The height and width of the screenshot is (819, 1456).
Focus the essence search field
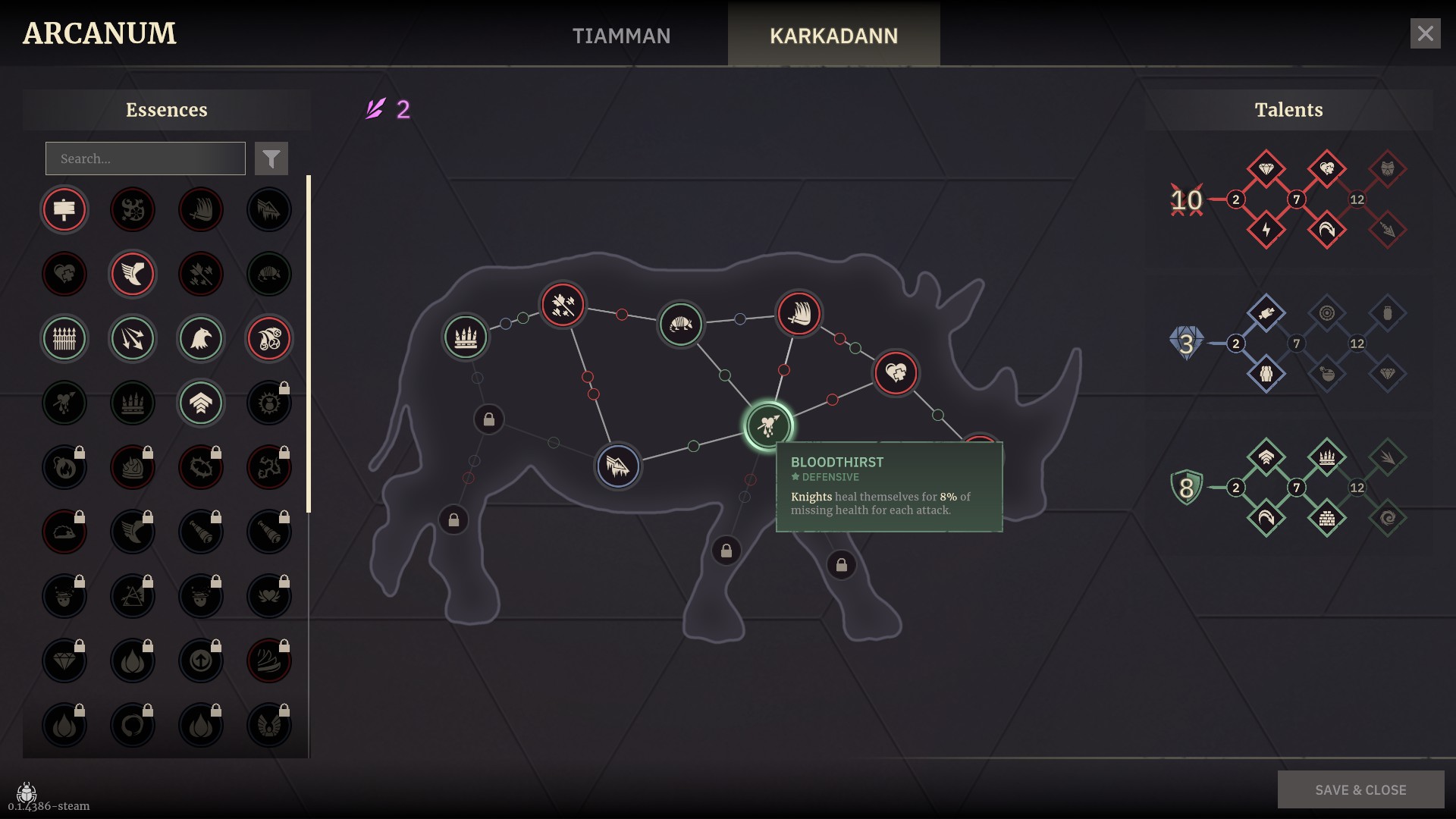(x=146, y=158)
